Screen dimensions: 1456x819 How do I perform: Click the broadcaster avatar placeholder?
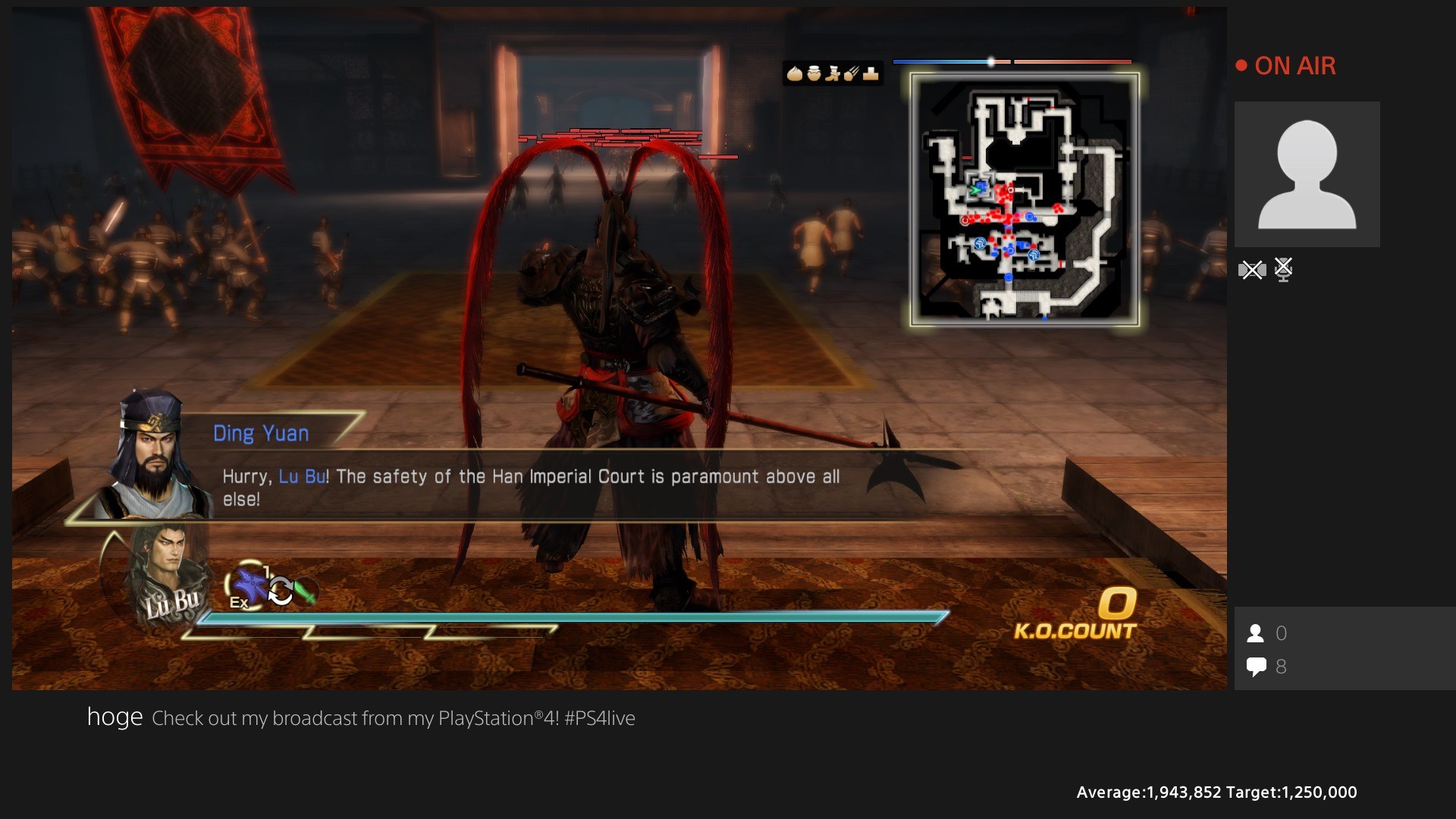1307,174
